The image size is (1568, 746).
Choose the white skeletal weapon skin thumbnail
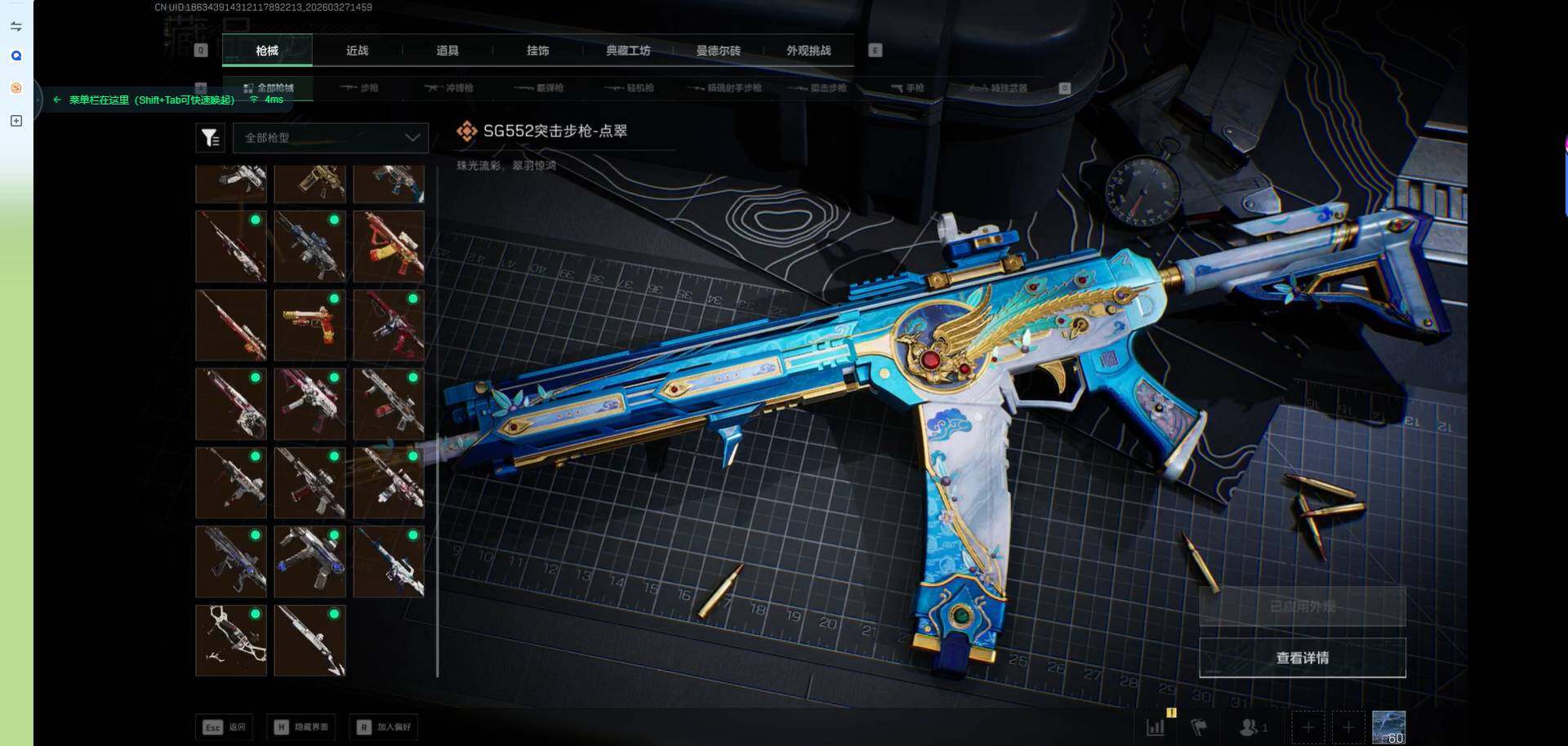pyautogui.click(x=231, y=641)
